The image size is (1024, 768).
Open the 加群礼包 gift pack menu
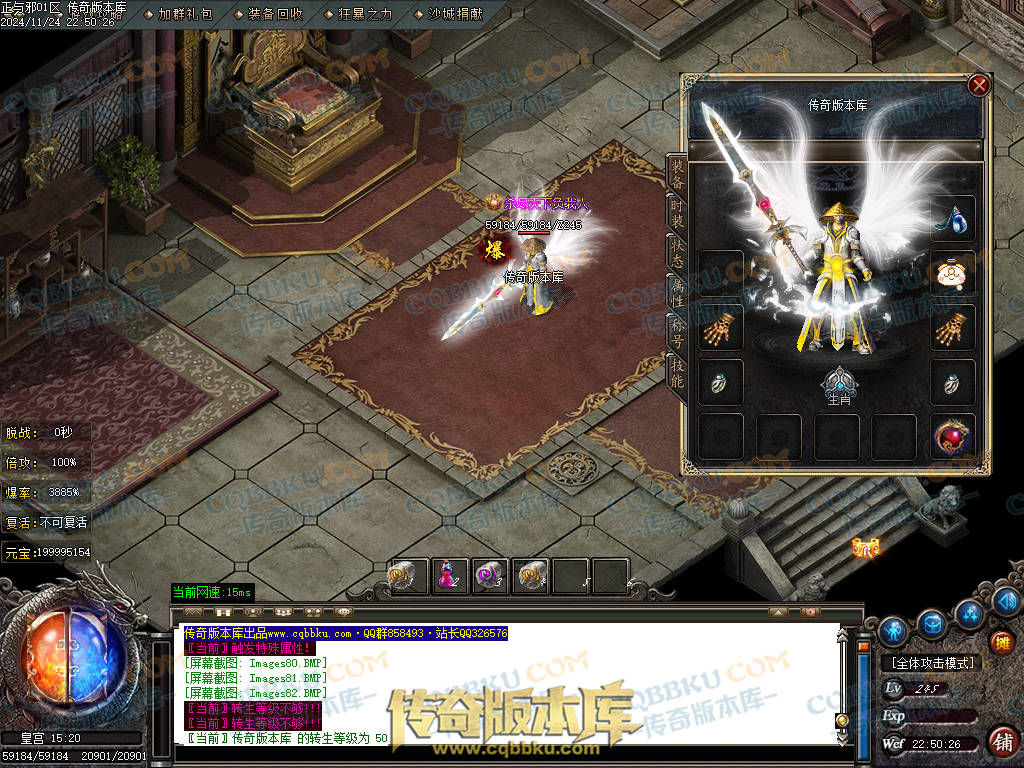pyautogui.click(x=184, y=14)
